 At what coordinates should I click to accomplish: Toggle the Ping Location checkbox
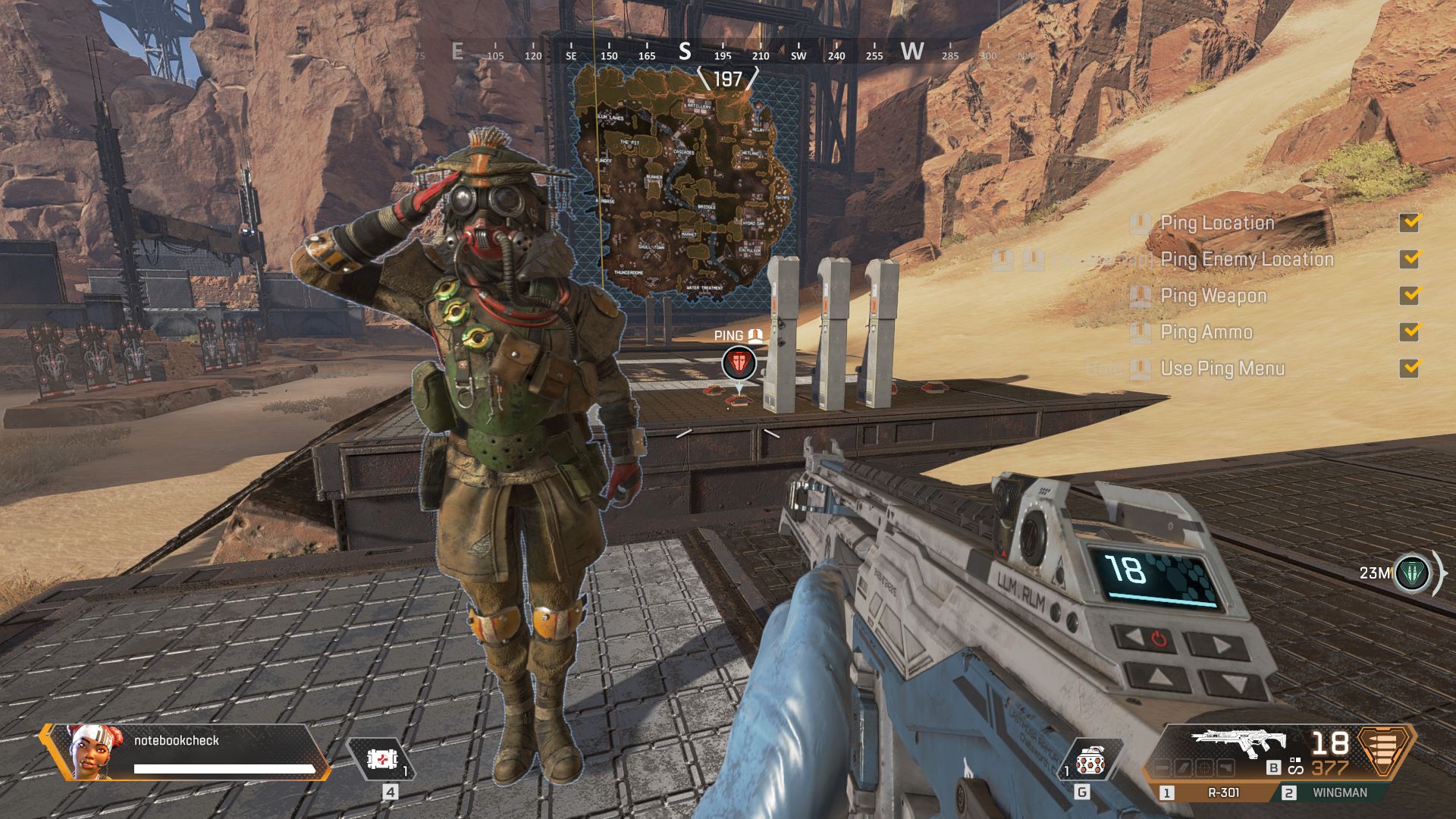point(1410,222)
